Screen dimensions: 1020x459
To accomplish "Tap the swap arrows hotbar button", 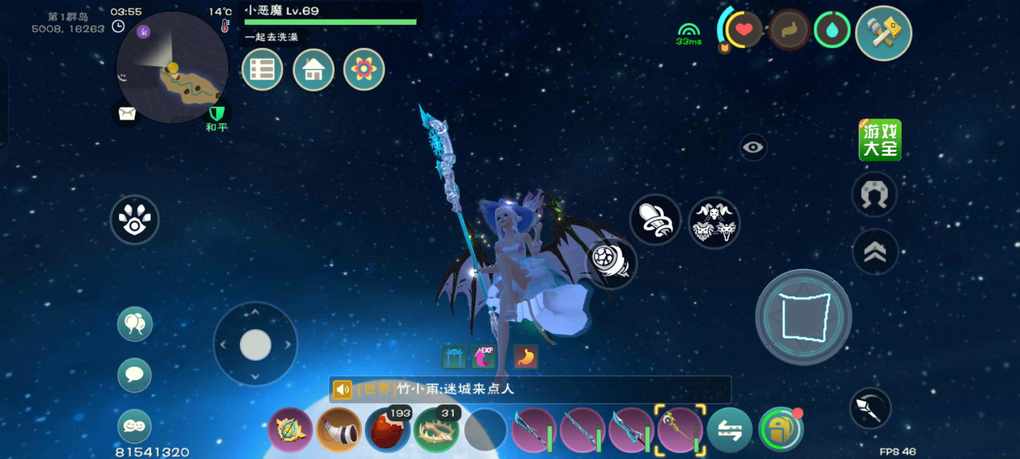I will [730, 430].
